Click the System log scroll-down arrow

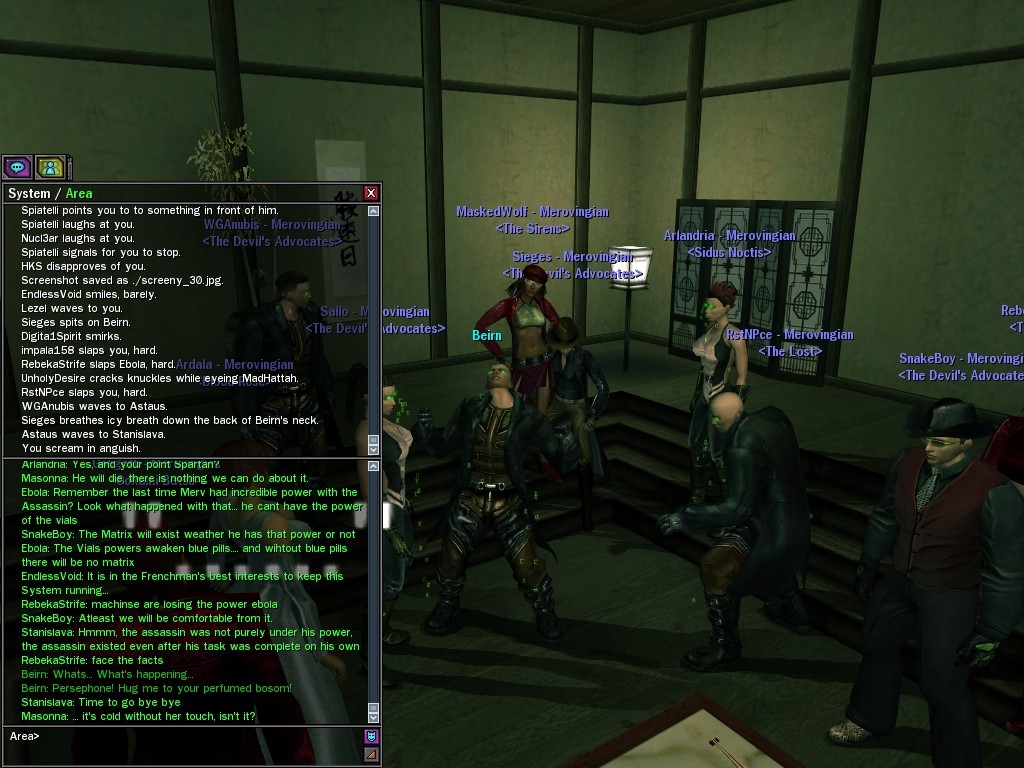coord(374,449)
